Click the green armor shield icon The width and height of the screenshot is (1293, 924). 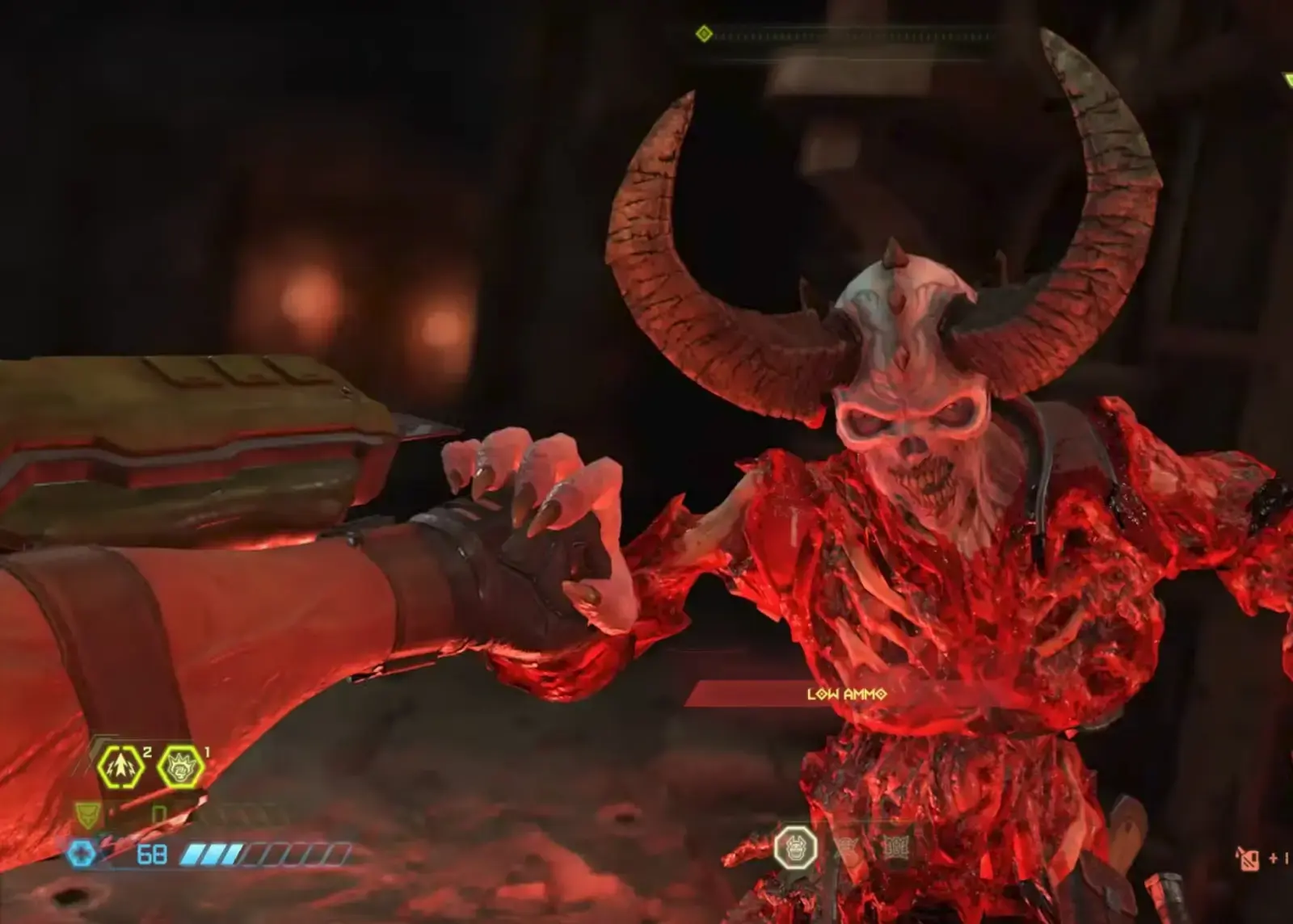[86, 816]
